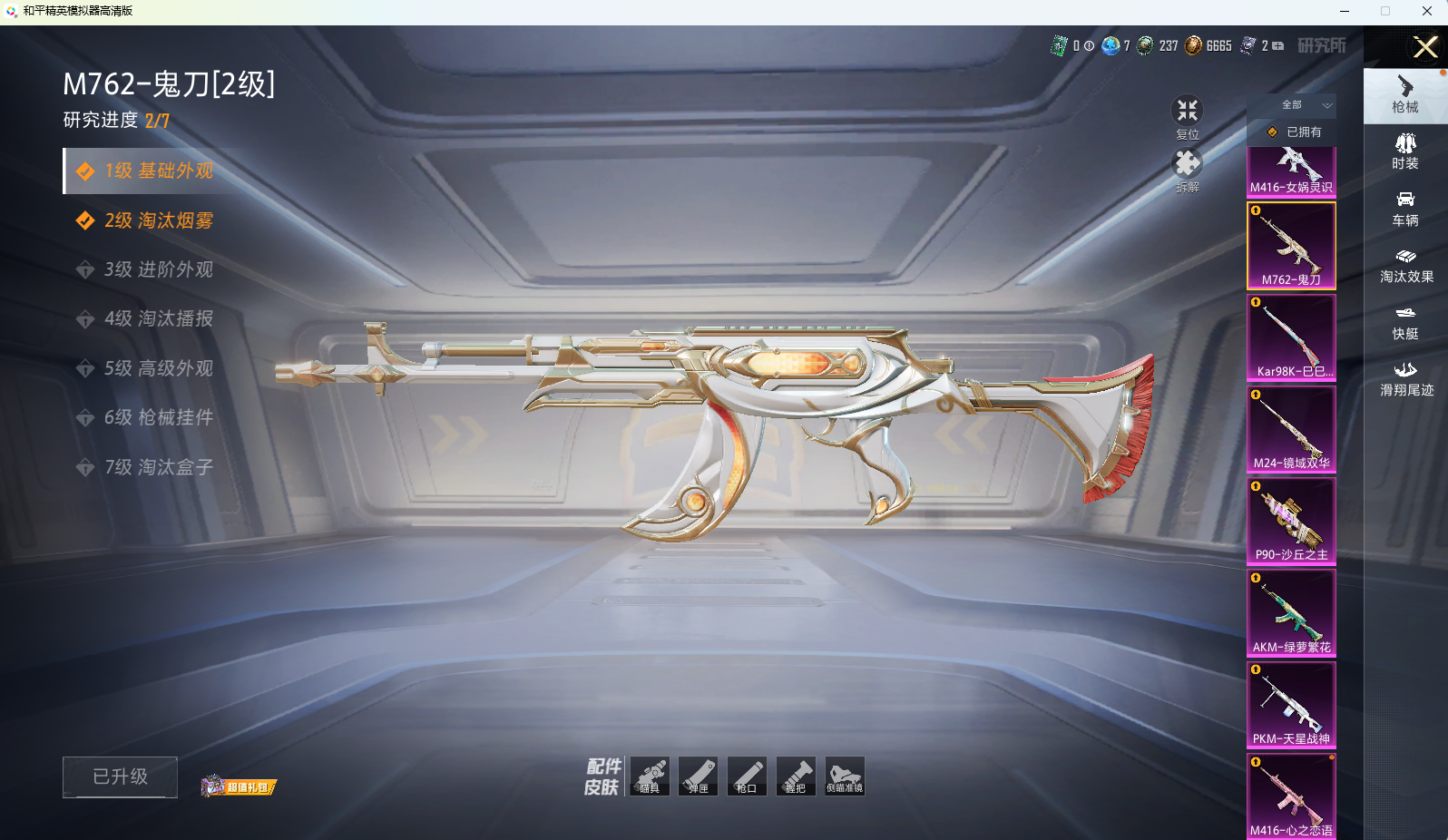Open the 时装 outfit category tab

(1405, 151)
